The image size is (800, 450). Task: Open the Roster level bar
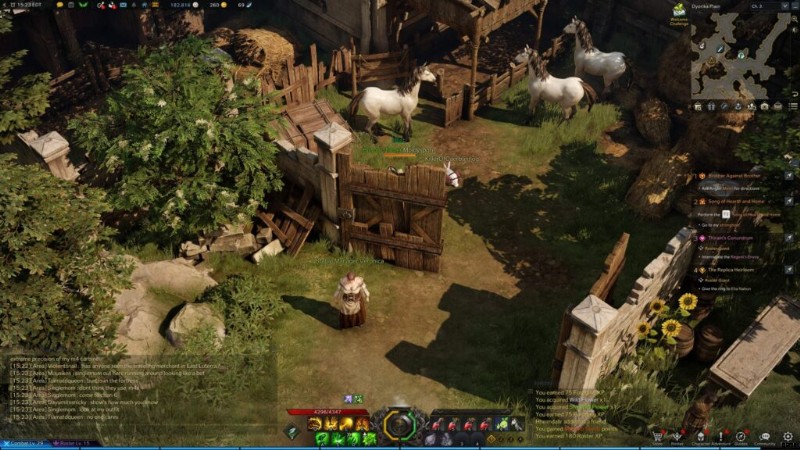click(72, 443)
